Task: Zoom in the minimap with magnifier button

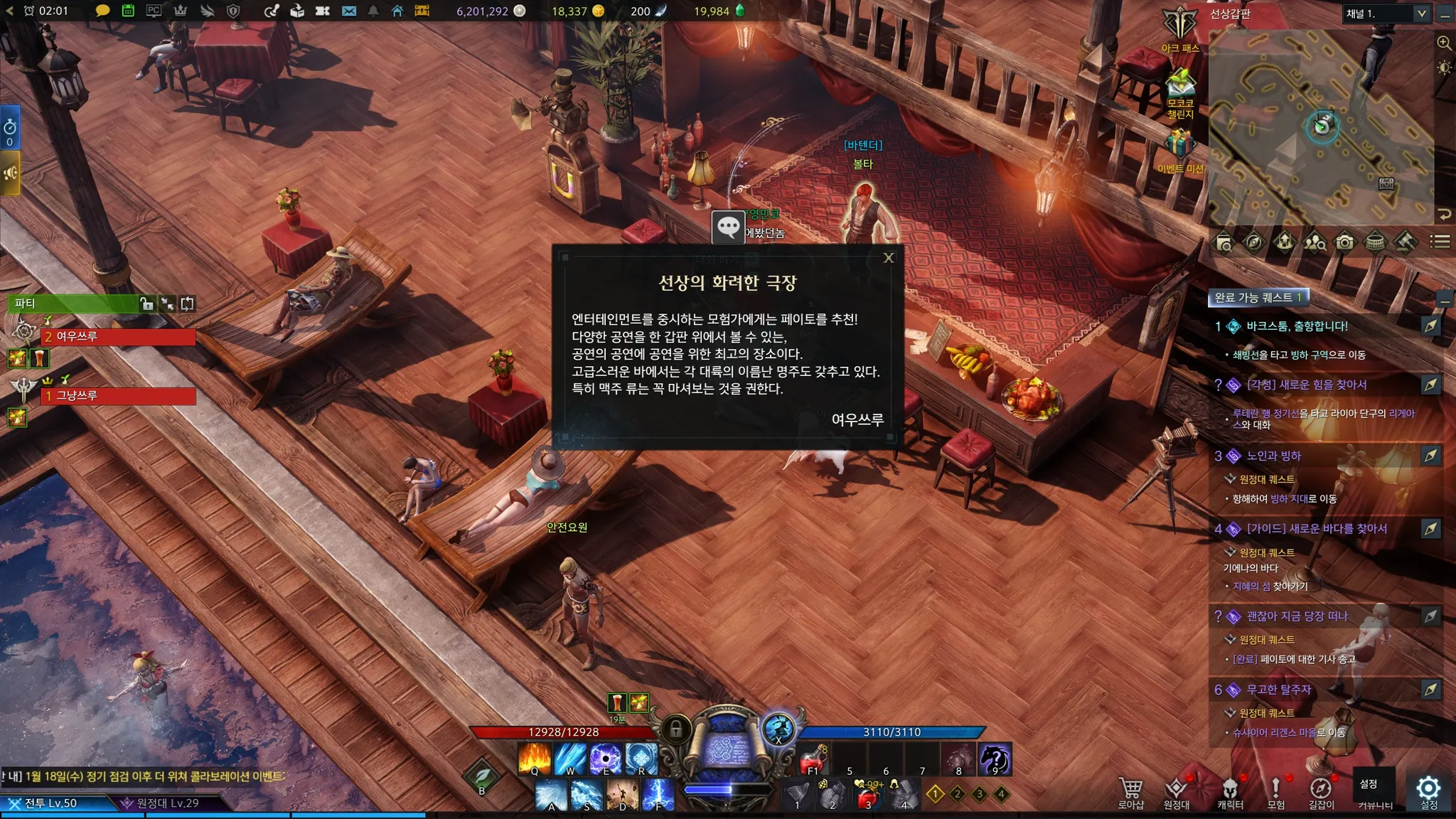Action: pos(1444,43)
